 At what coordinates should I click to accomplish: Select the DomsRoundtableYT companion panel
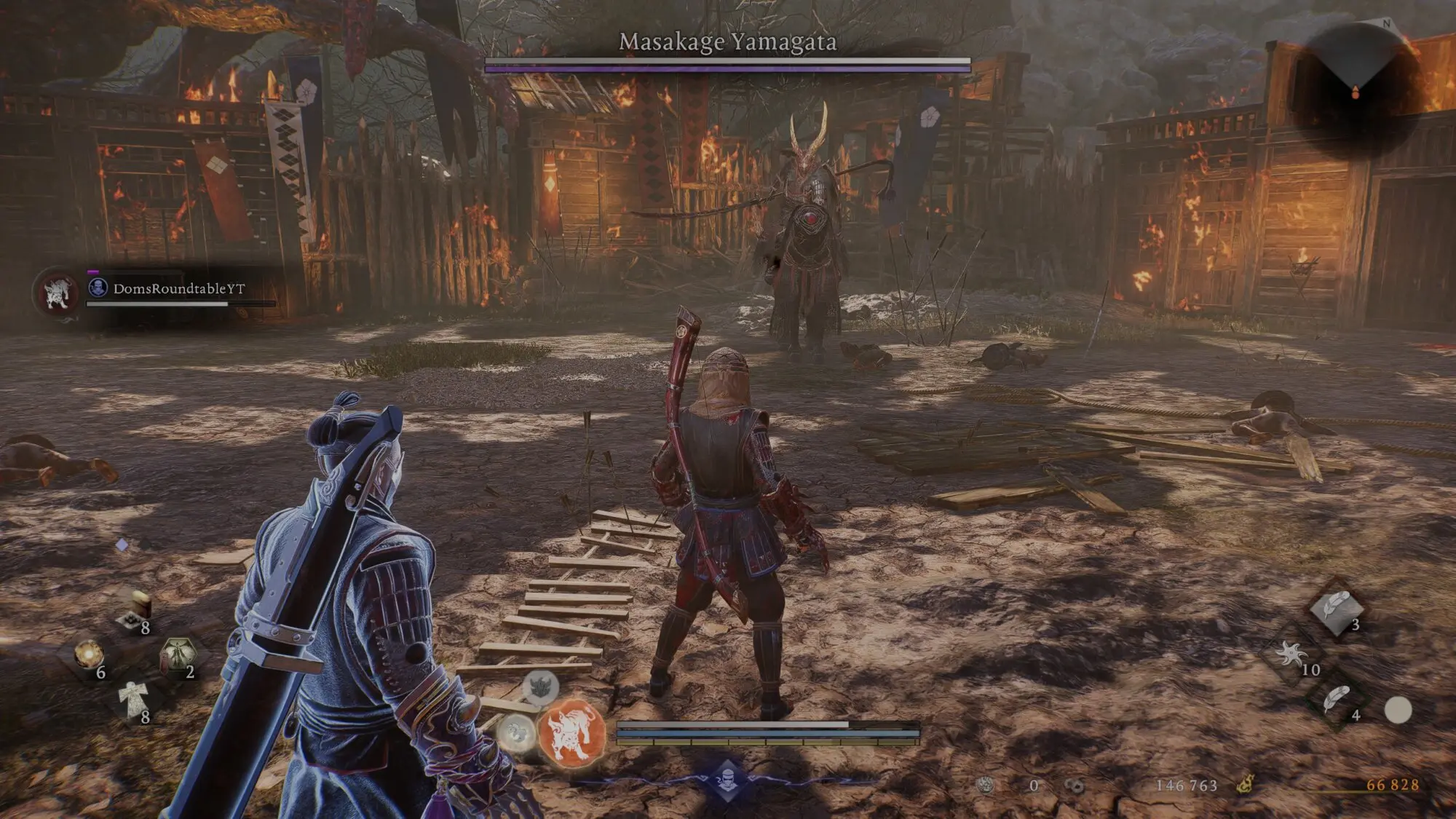157,290
